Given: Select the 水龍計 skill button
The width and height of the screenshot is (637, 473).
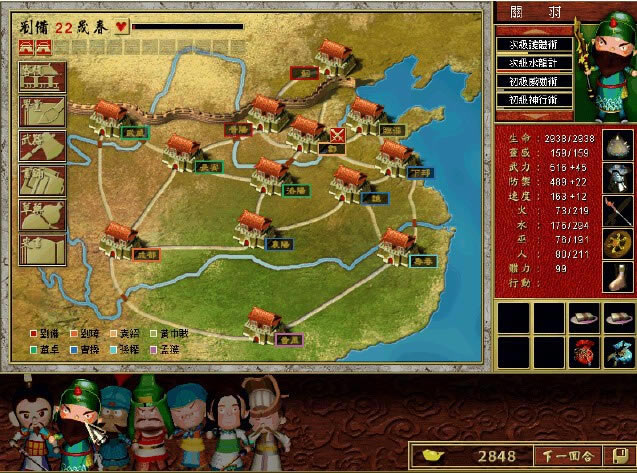Looking at the screenshot, I should pos(532,63).
